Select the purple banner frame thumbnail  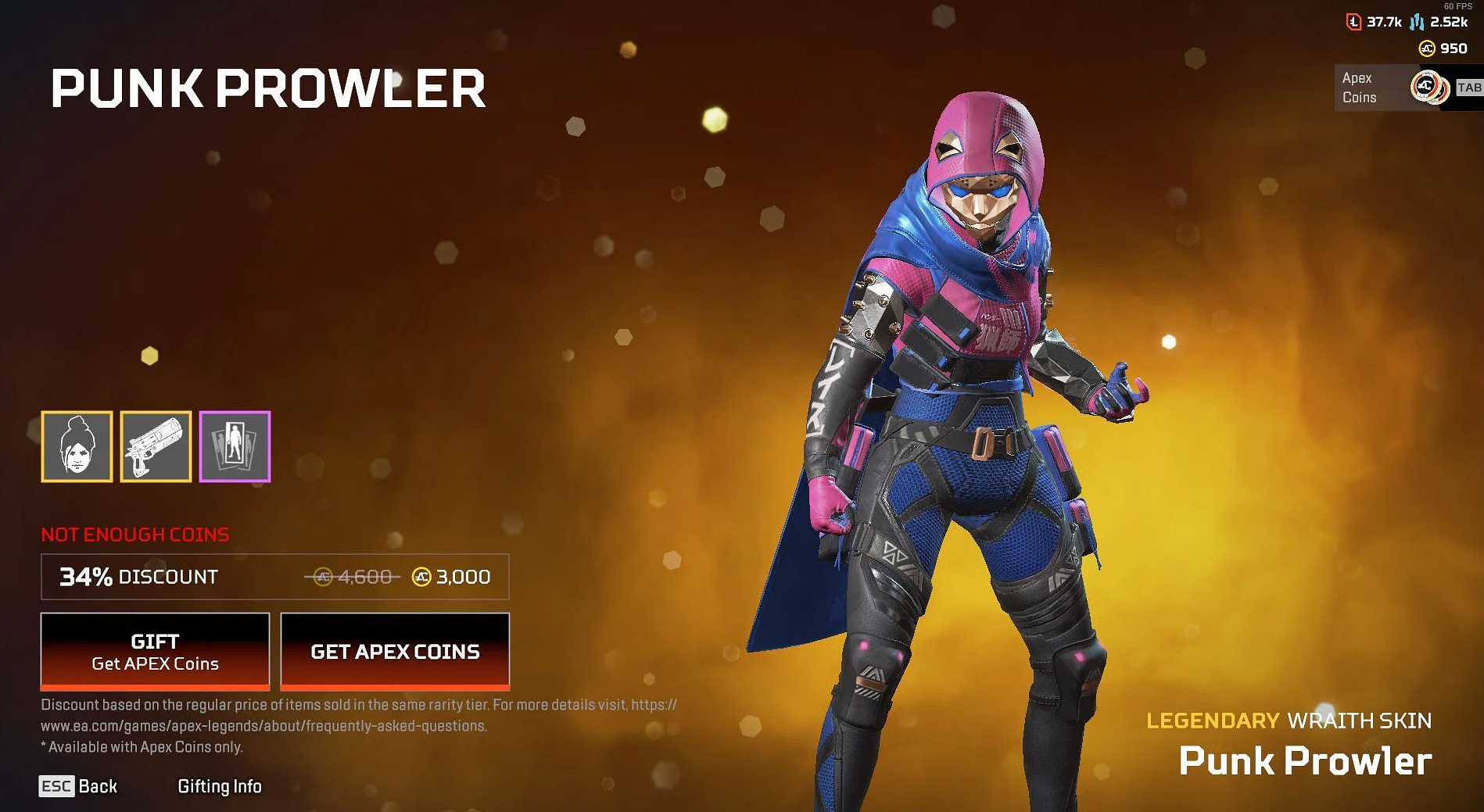[235, 446]
